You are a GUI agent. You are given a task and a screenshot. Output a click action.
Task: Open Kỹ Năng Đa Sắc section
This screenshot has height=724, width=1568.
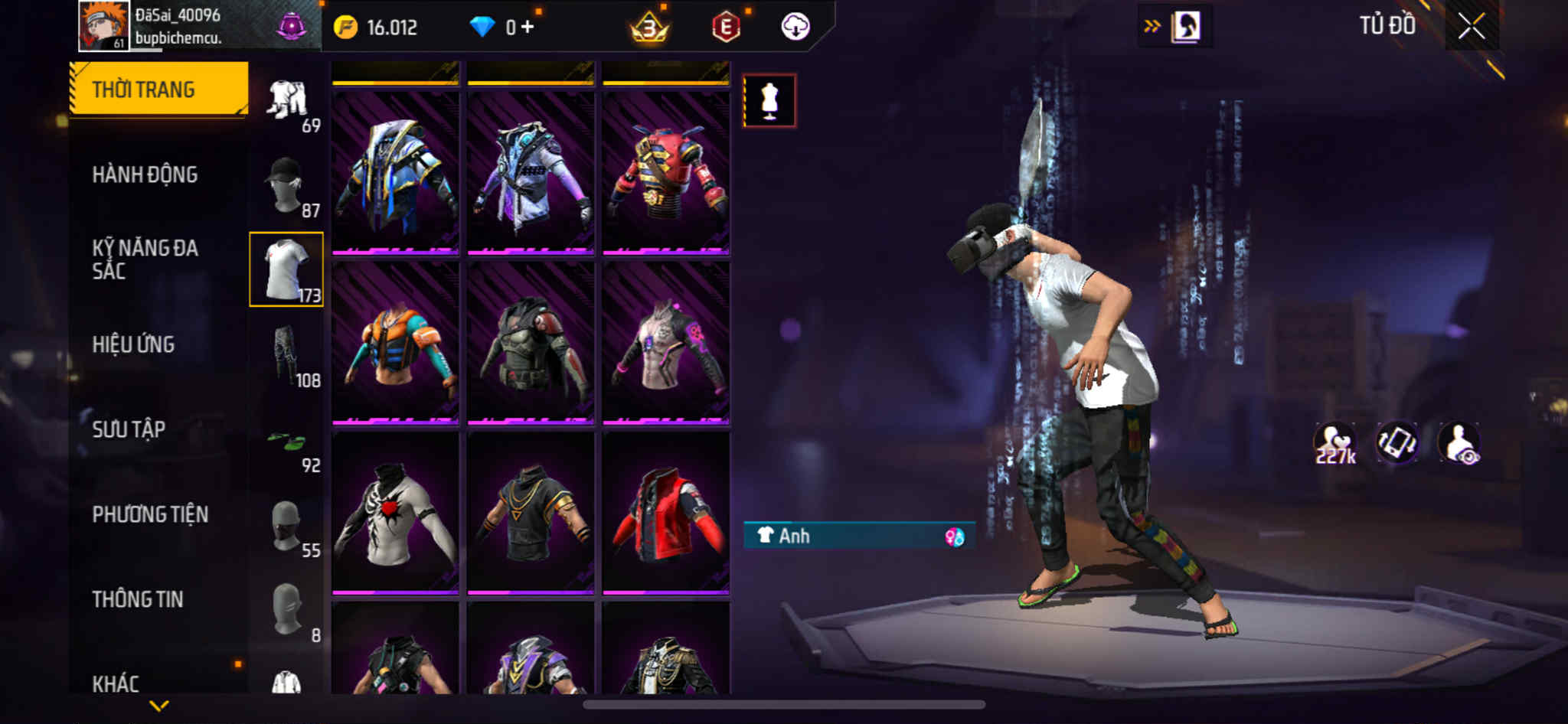(x=145, y=259)
